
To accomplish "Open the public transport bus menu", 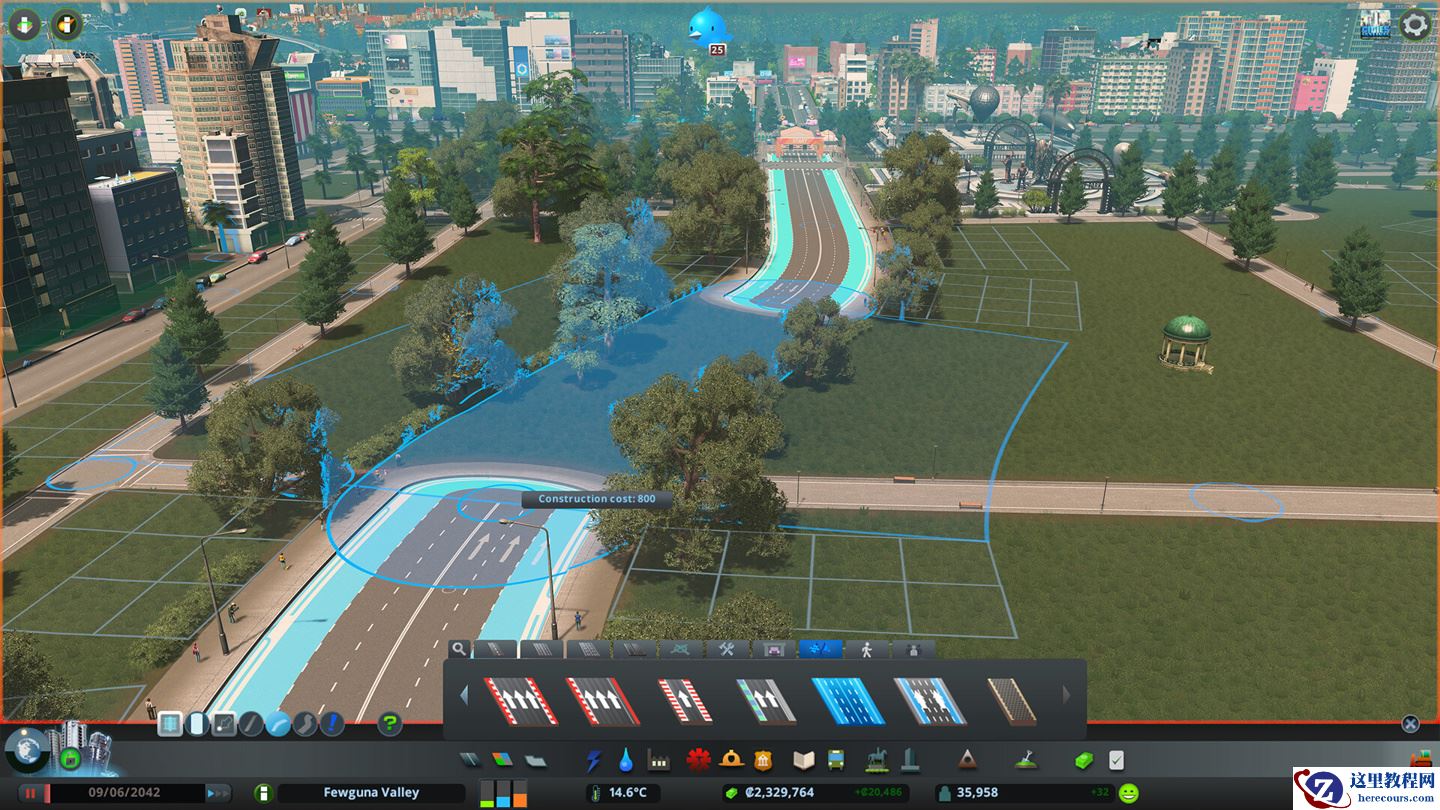I will 834,761.
